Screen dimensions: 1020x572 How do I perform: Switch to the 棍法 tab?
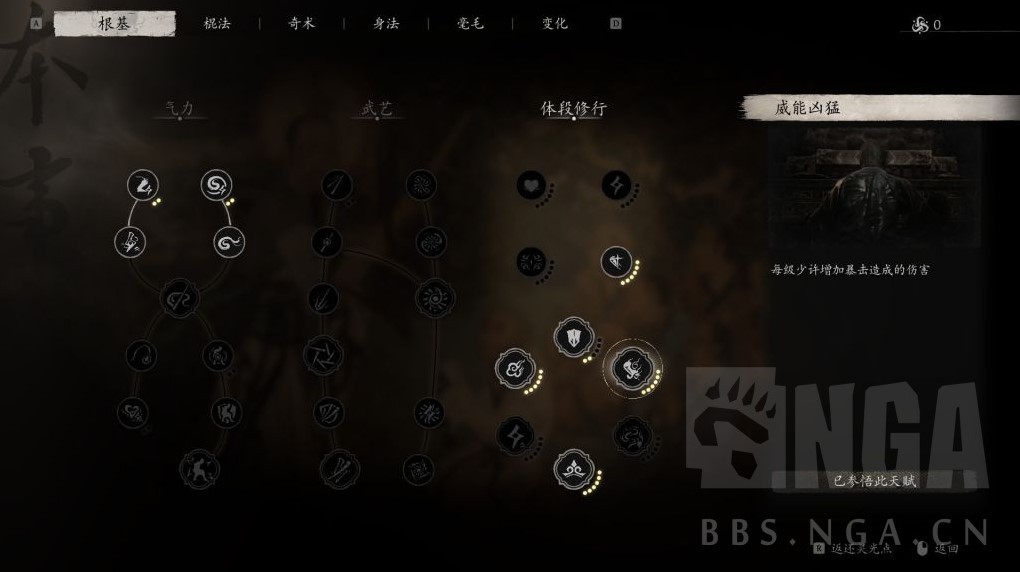coord(217,24)
